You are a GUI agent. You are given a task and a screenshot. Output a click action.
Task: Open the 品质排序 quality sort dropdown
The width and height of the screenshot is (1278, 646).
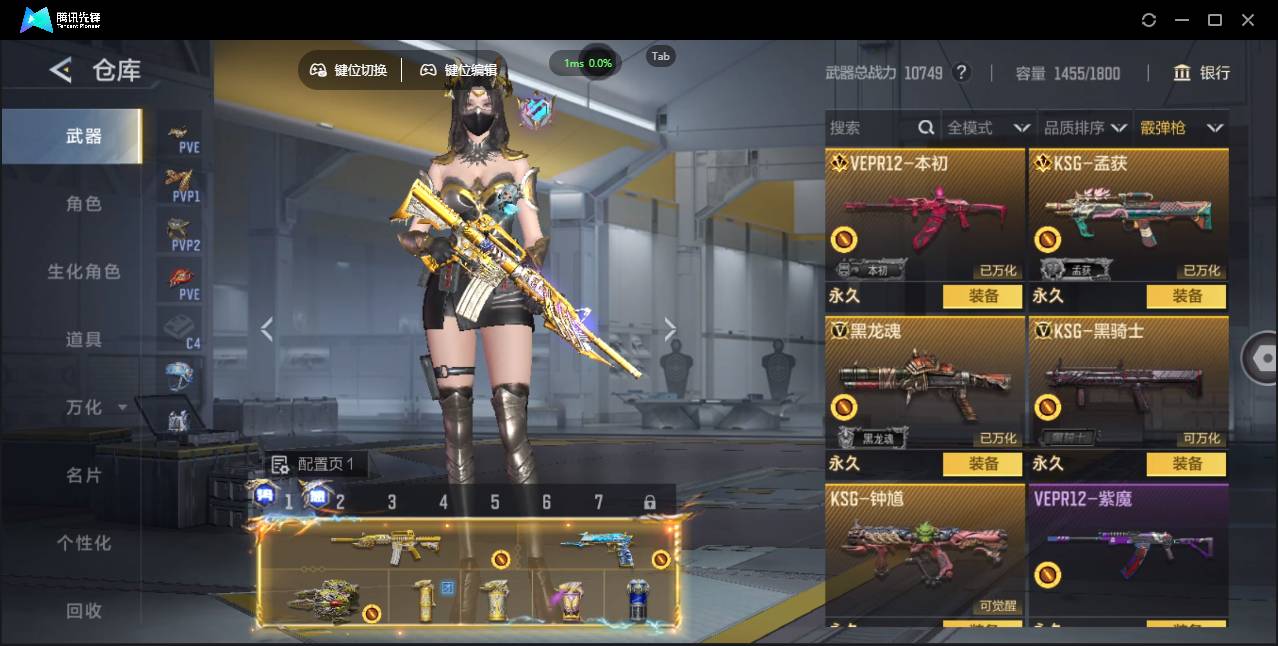[1085, 128]
